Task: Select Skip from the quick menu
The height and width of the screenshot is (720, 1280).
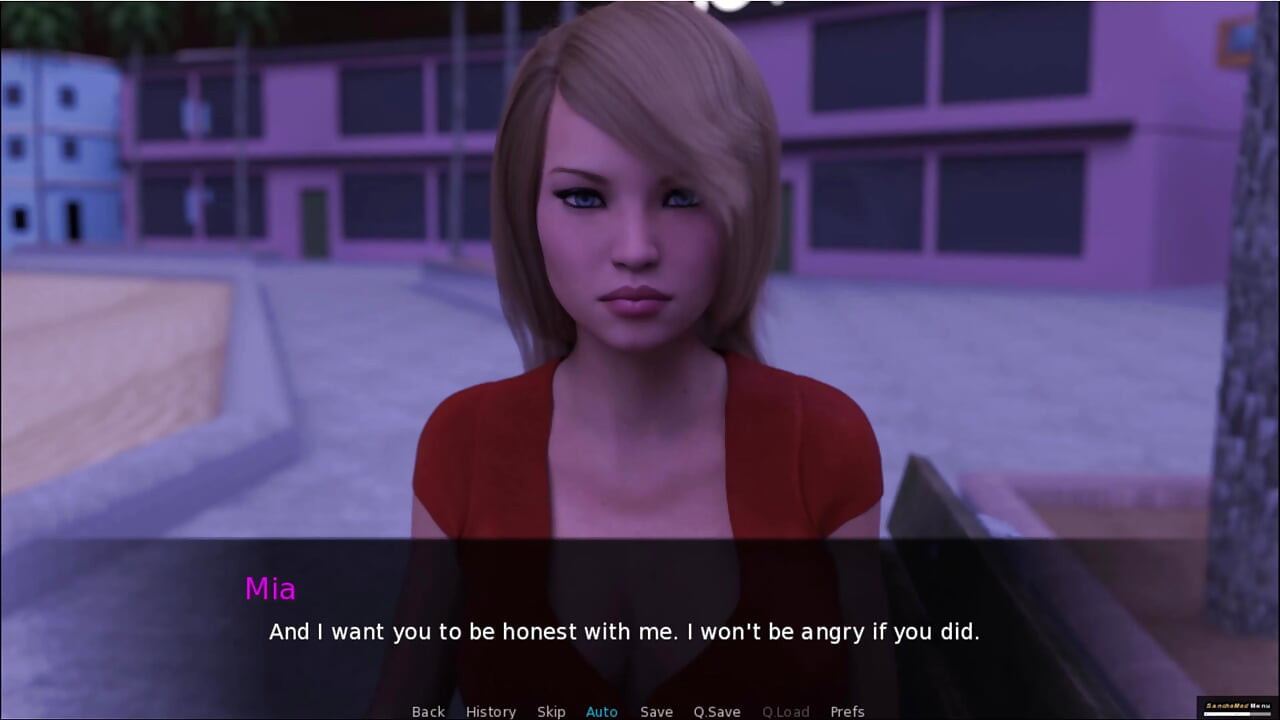Action: click(551, 711)
